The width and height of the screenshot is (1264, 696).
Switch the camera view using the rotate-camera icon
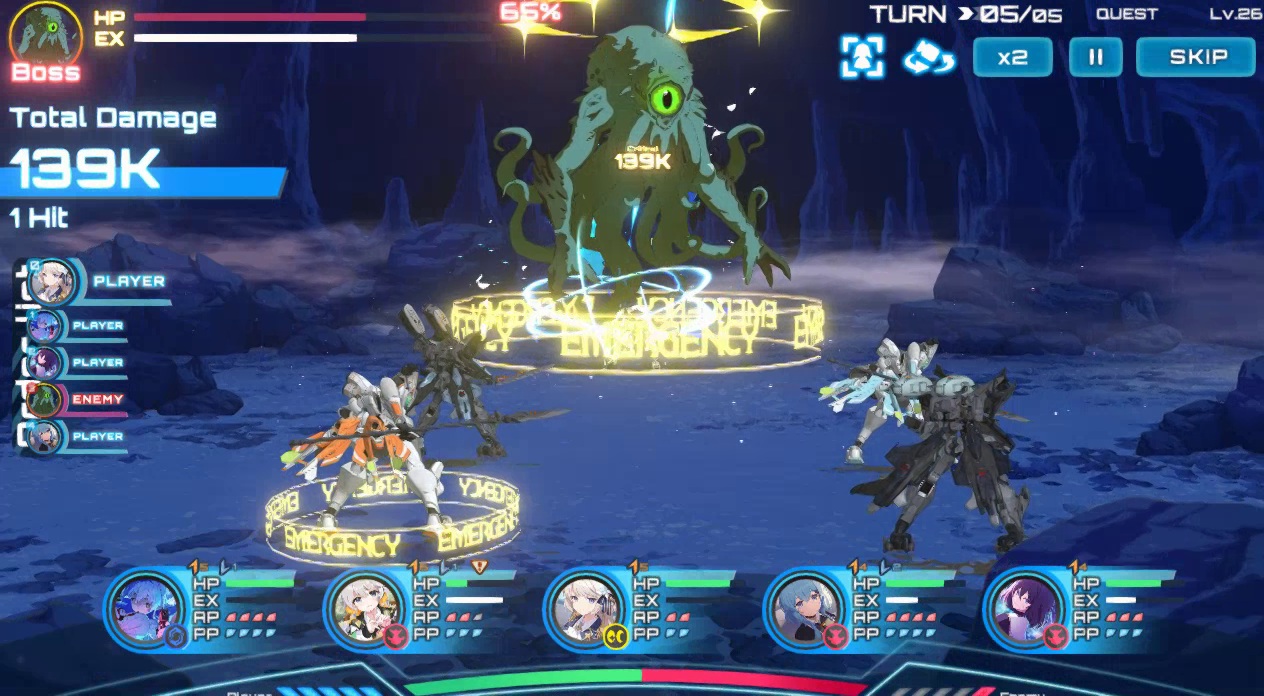click(929, 57)
